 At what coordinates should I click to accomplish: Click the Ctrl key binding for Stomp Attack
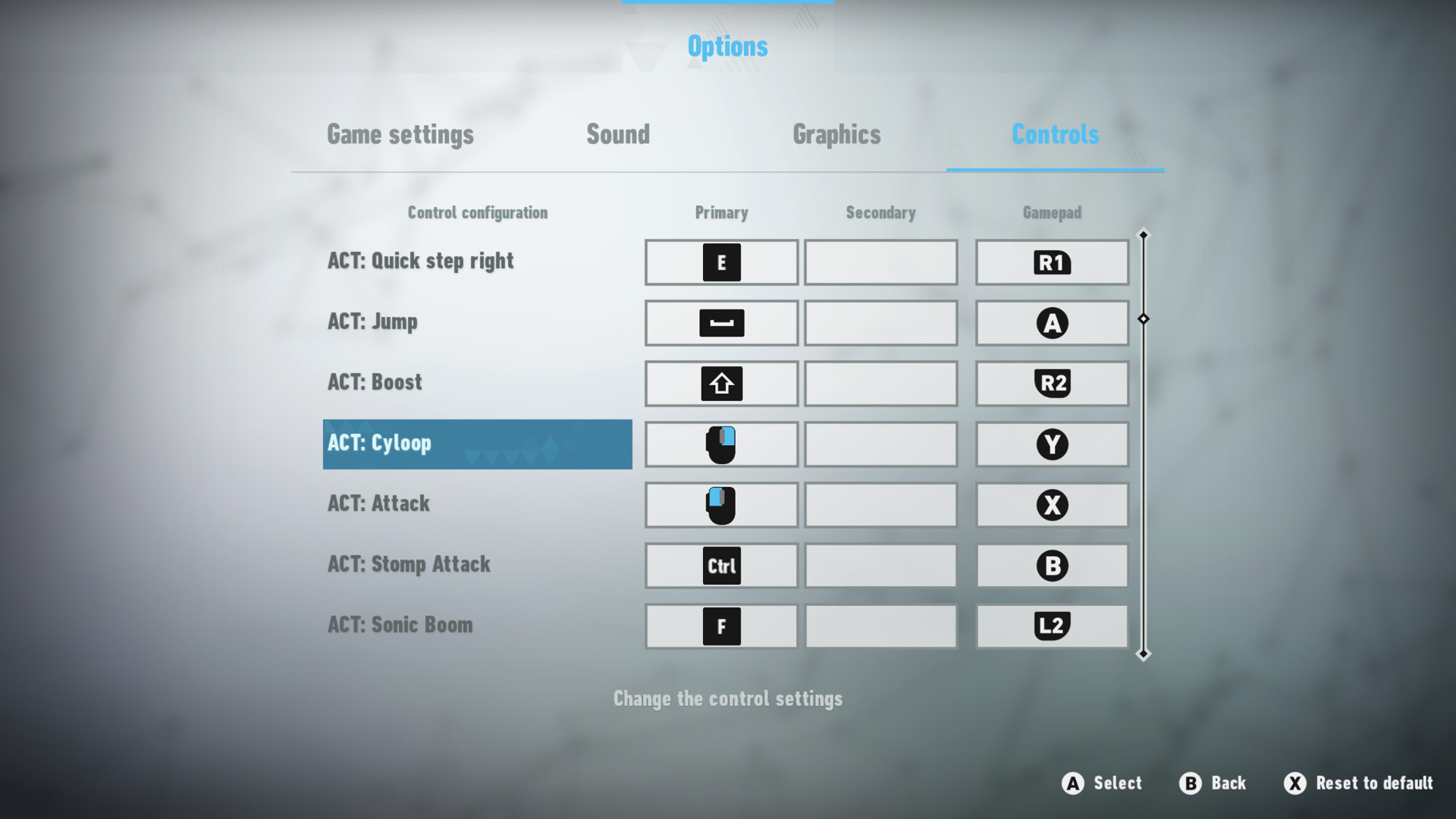[720, 565]
